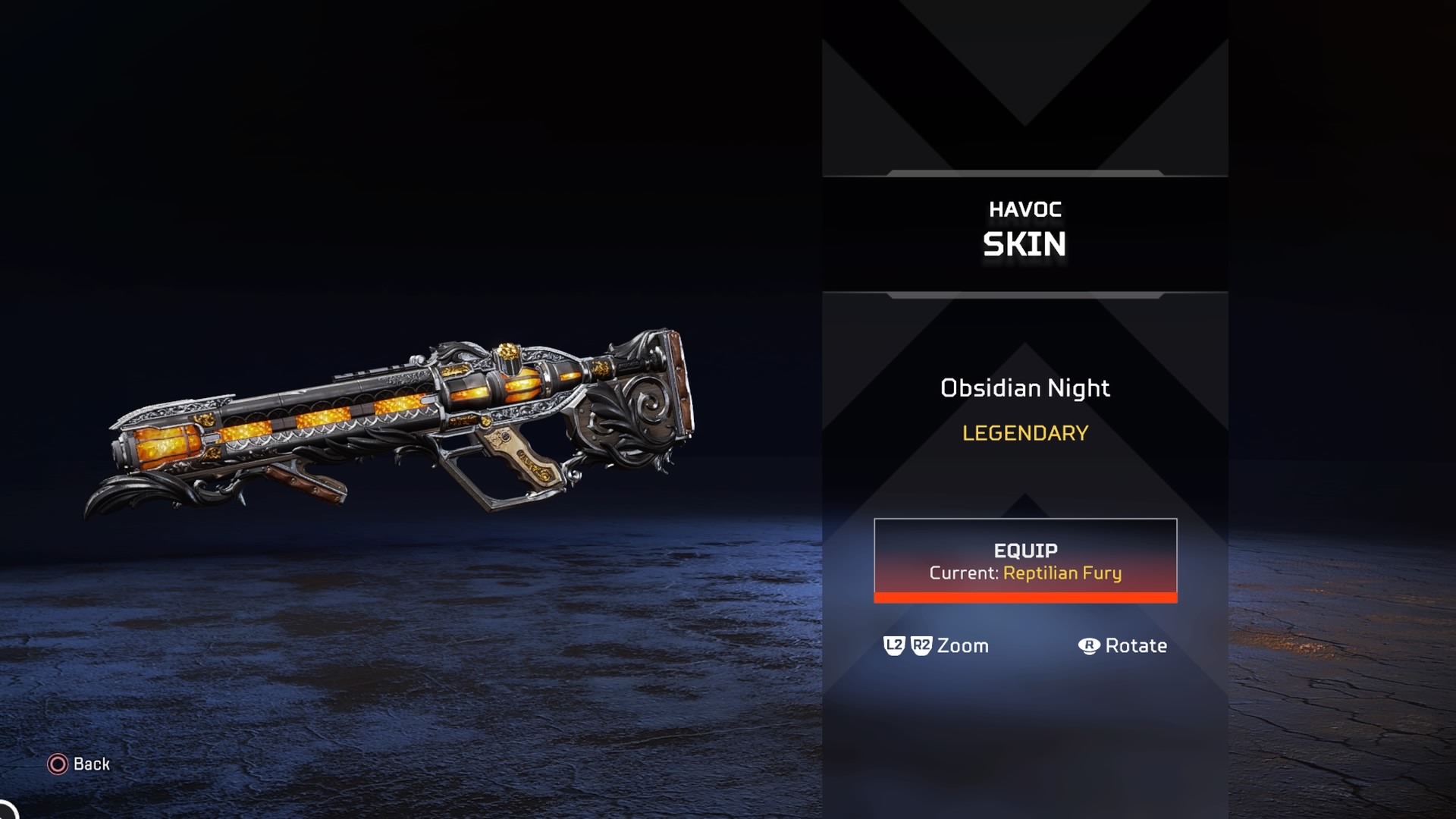The image size is (1456, 819).
Task: Click the SKIN category header
Action: pyautogui.click(x=1025, y=243)
